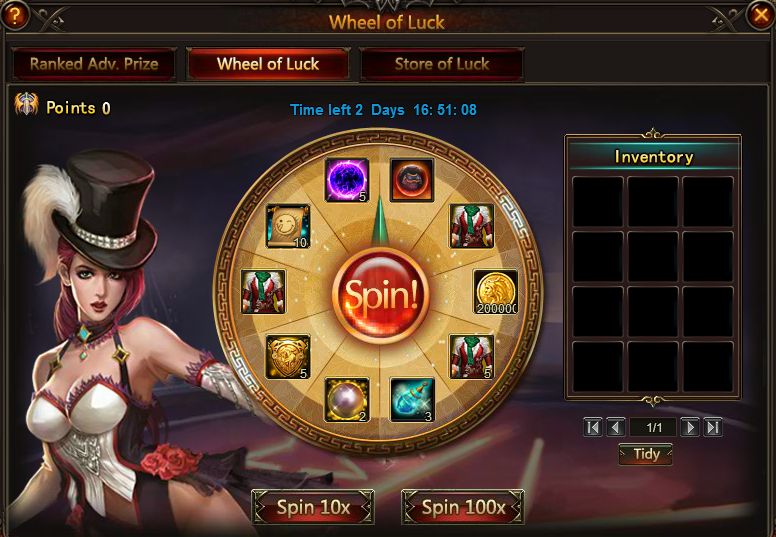Inspect the purple orb prize

347,180
